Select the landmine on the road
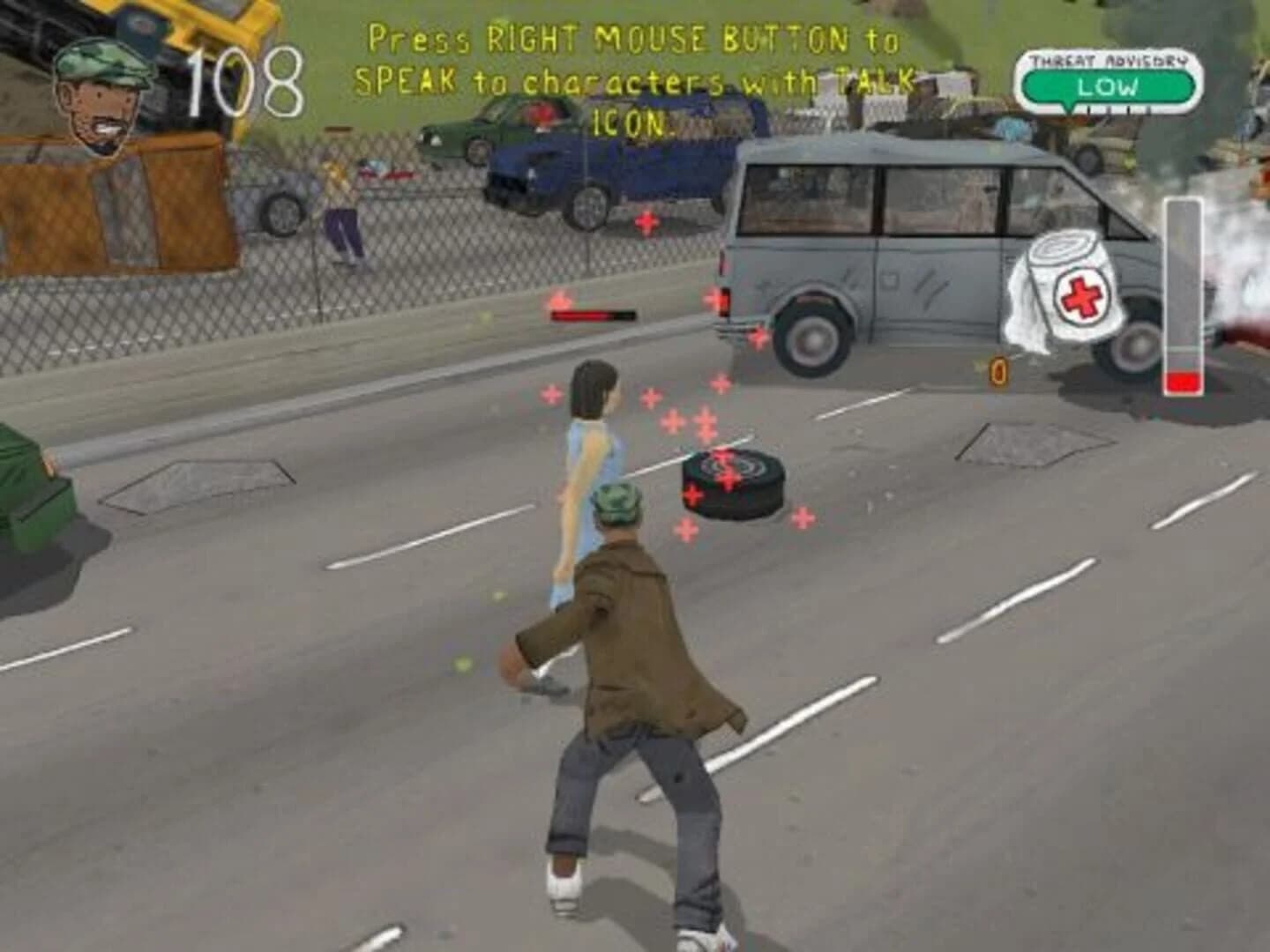1270x952 pixels. click(x=731, y=483)
